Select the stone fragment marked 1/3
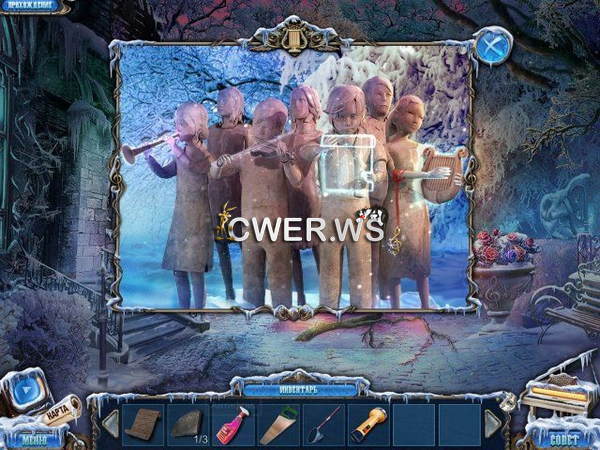 coord(188,424)
